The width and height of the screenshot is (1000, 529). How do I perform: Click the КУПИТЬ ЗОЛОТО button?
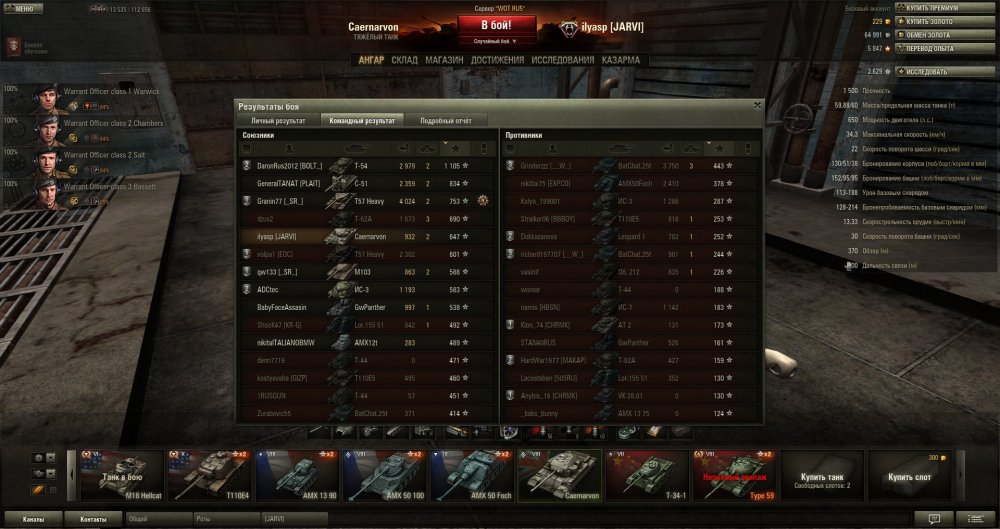click(x=932, y=21)
